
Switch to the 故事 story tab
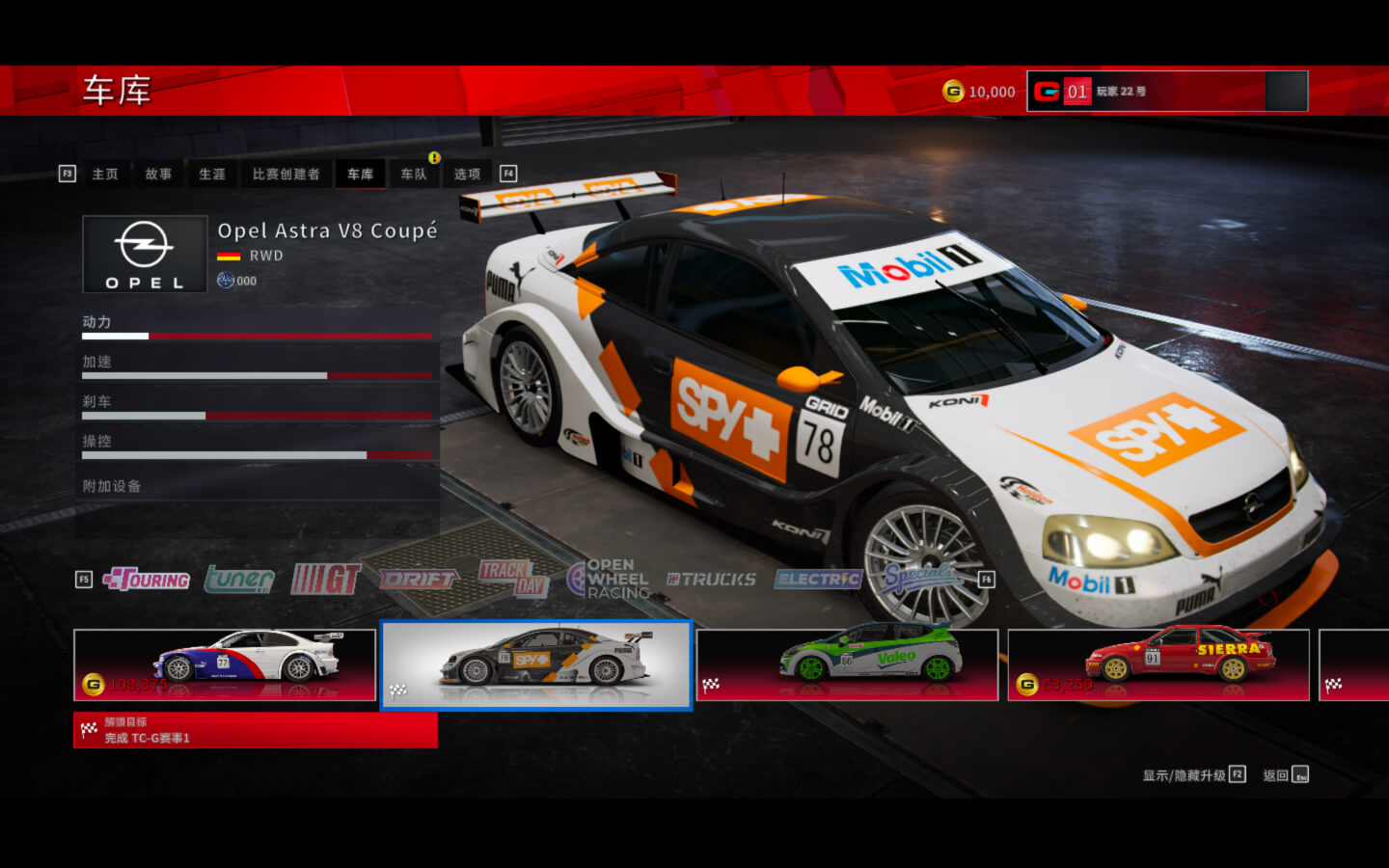point(158,175)
